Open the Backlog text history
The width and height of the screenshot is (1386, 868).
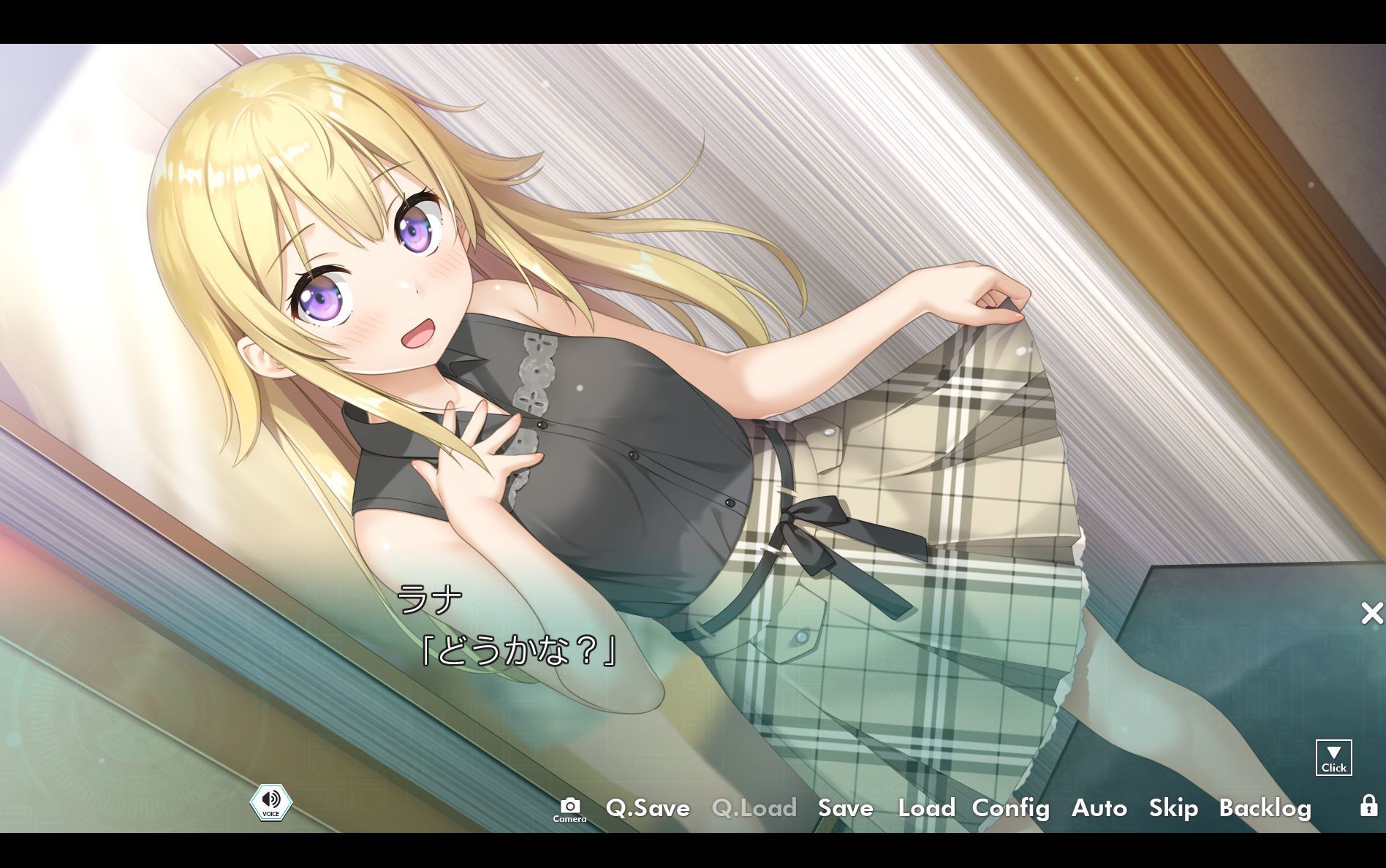coord(1265,809)
